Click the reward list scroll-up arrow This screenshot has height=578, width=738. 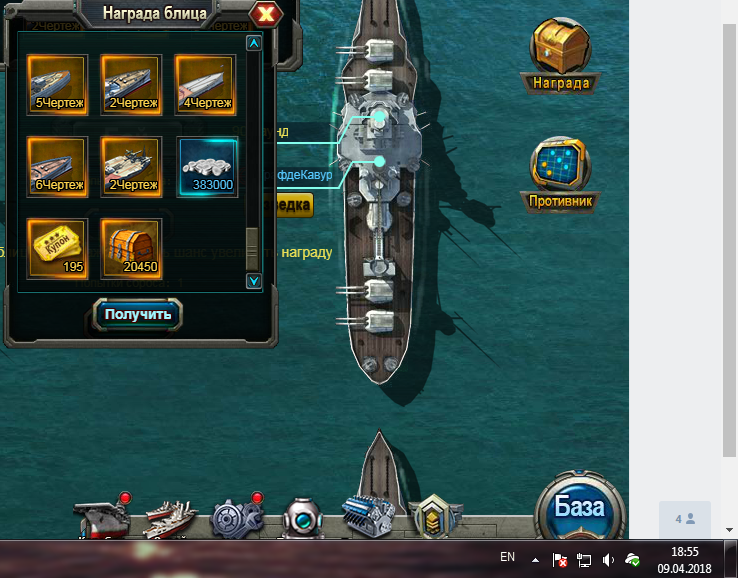point(254,43)
